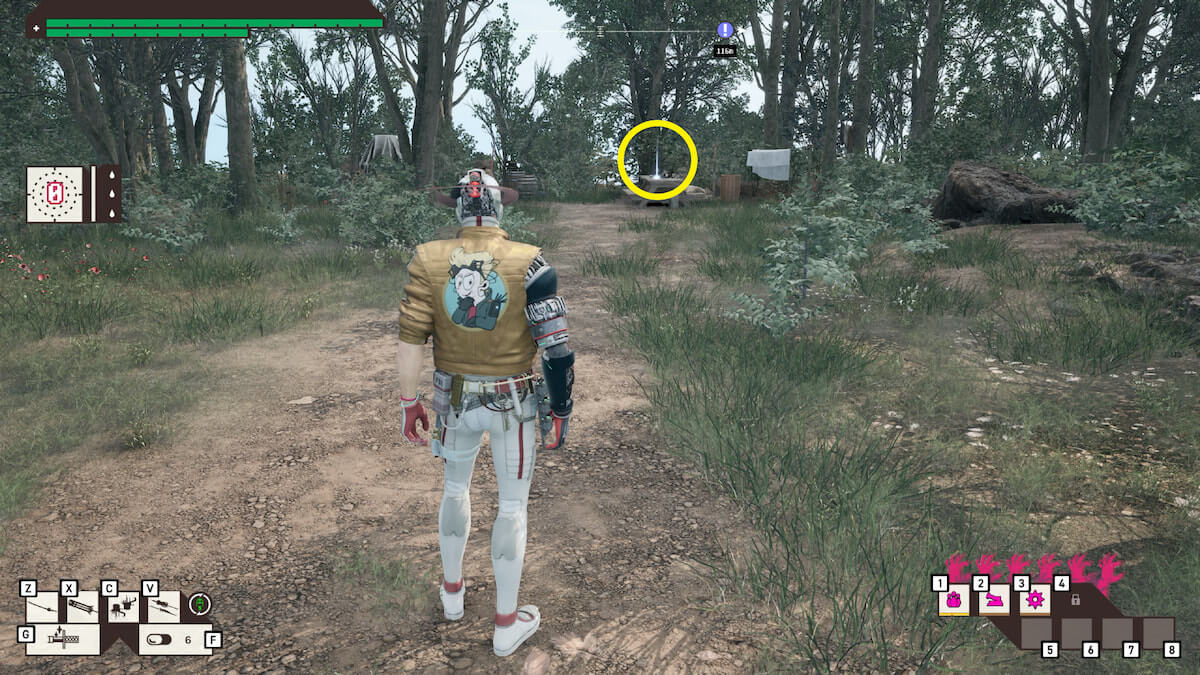Image resolution: width=1200 pixels, height=675 pixels.
Task: Click the dotted-circle radar panel
Action: click(56, 193)
